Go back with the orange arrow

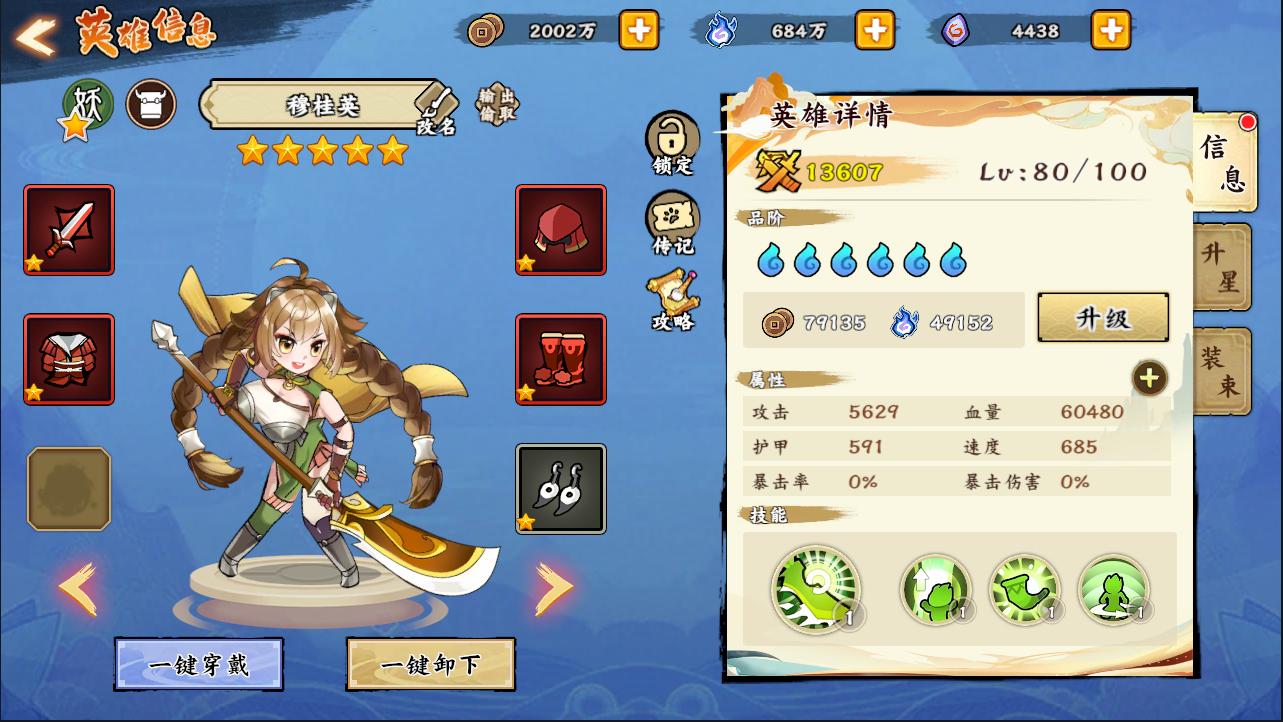(36, 37)
